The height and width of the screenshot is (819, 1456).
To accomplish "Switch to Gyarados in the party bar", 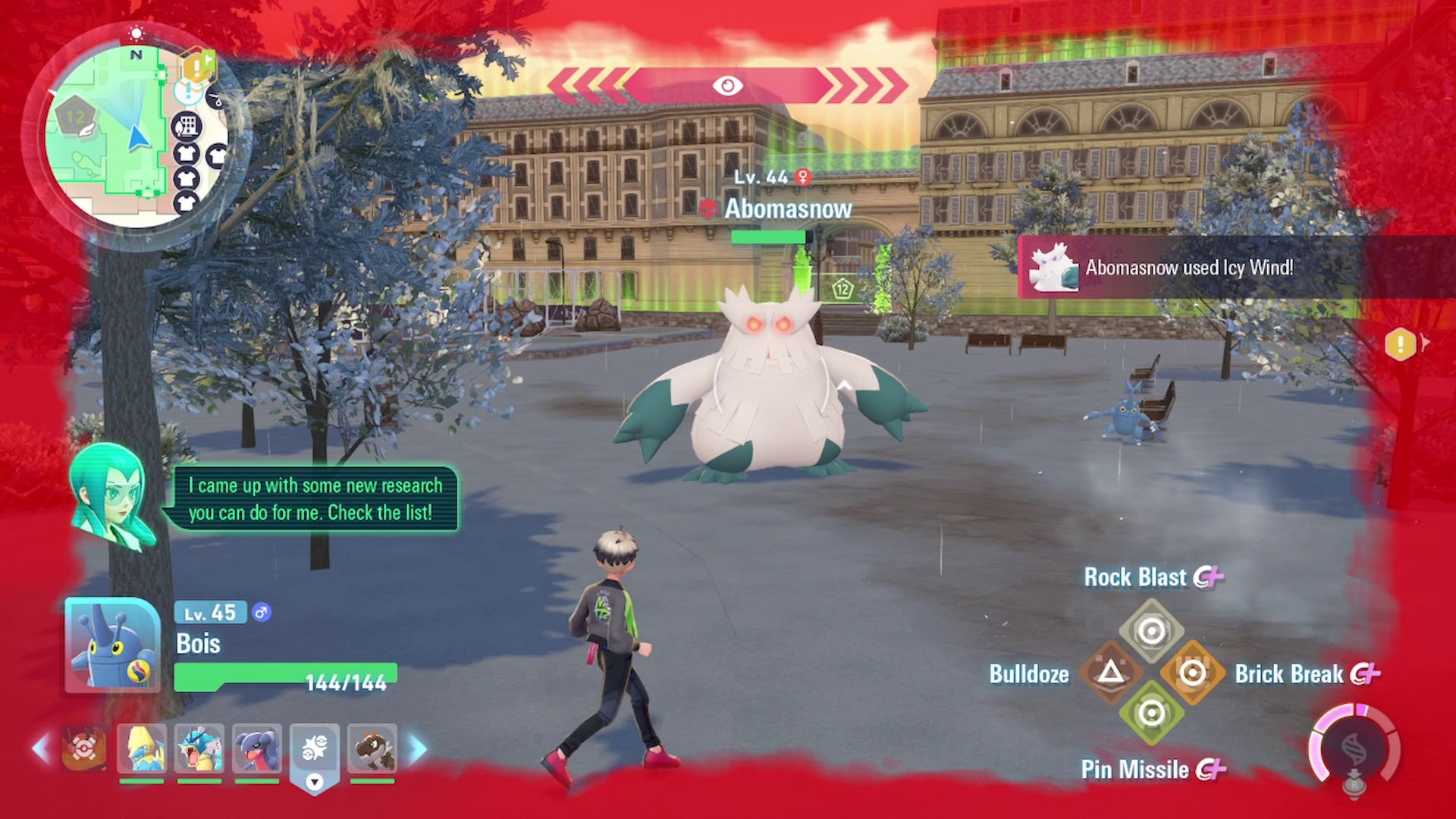I will click(x=199, y=748).
